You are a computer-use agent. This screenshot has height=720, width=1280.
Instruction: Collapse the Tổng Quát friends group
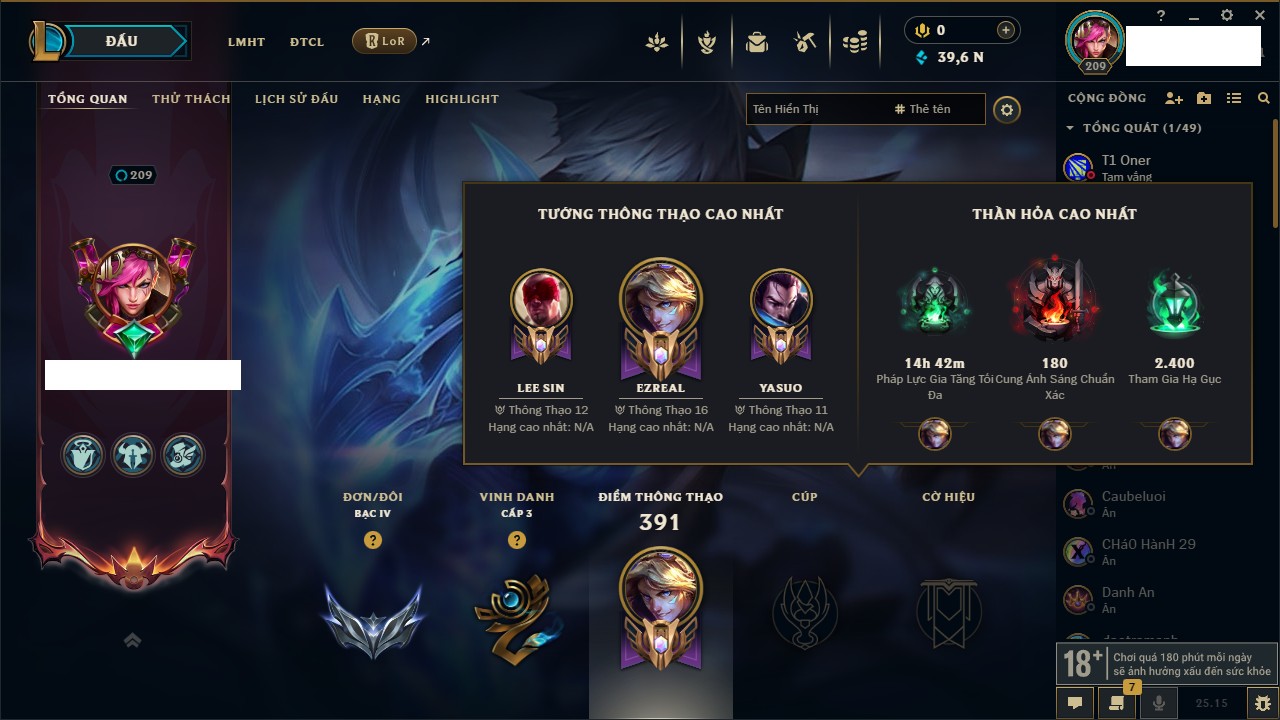(x=1070, y=128)
